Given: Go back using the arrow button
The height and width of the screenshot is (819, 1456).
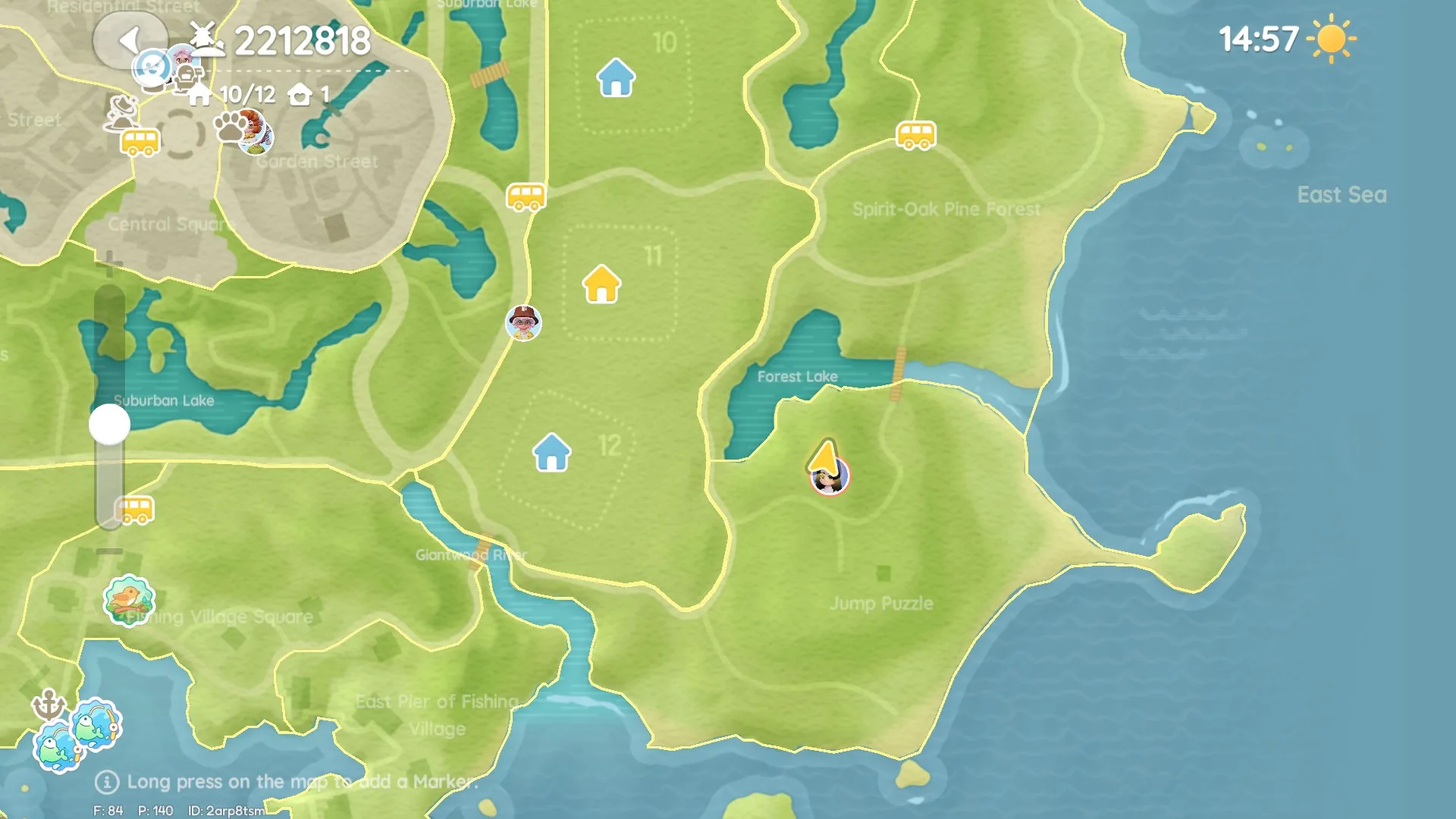Looking at the screenshot, I should tap(130, 40).
